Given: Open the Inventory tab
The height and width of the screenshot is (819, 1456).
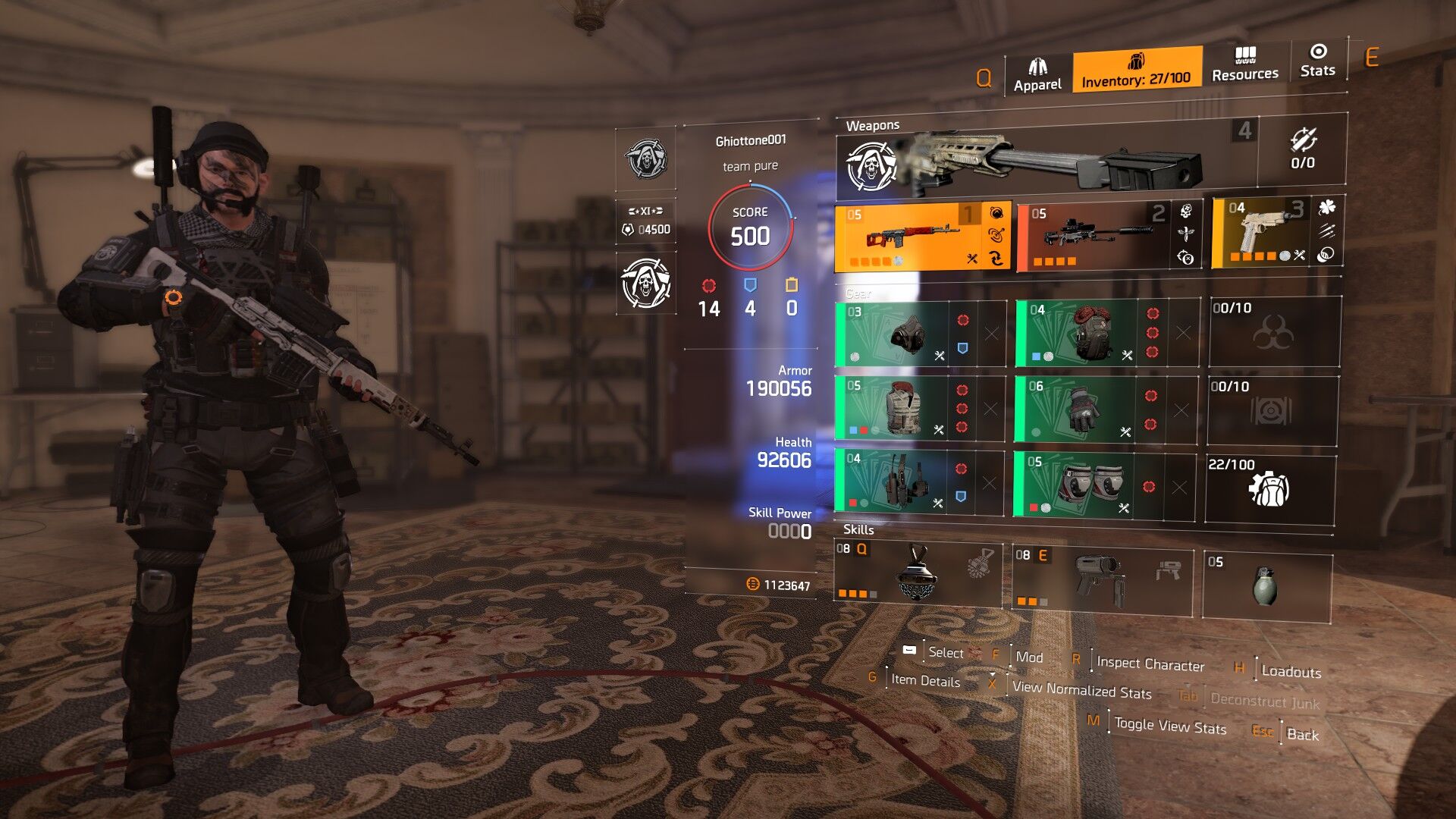Looking at the screenshot, I should point(1136,70).
